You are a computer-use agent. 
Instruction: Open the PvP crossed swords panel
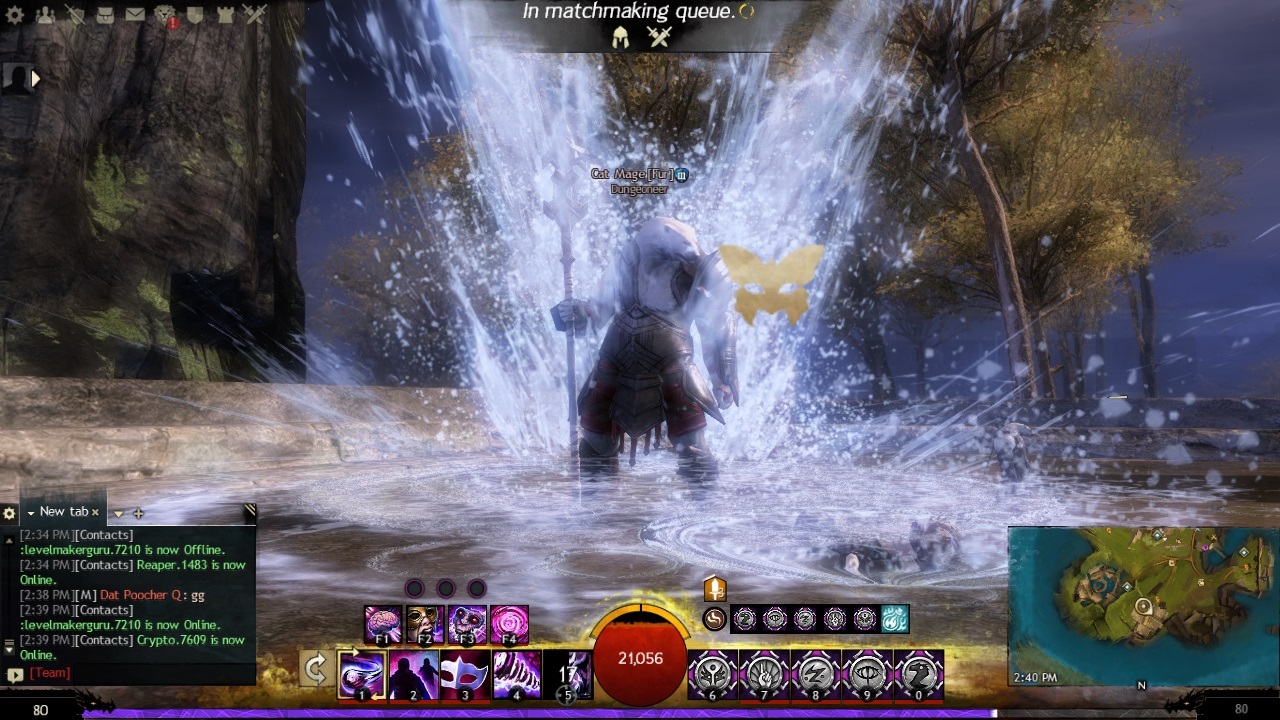coord(256,15)
